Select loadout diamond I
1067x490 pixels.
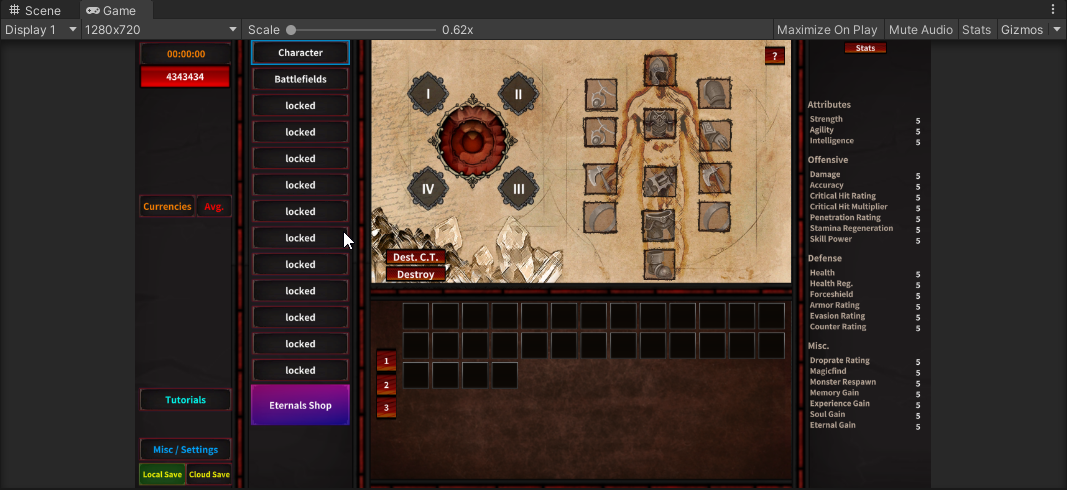[428, 95]
